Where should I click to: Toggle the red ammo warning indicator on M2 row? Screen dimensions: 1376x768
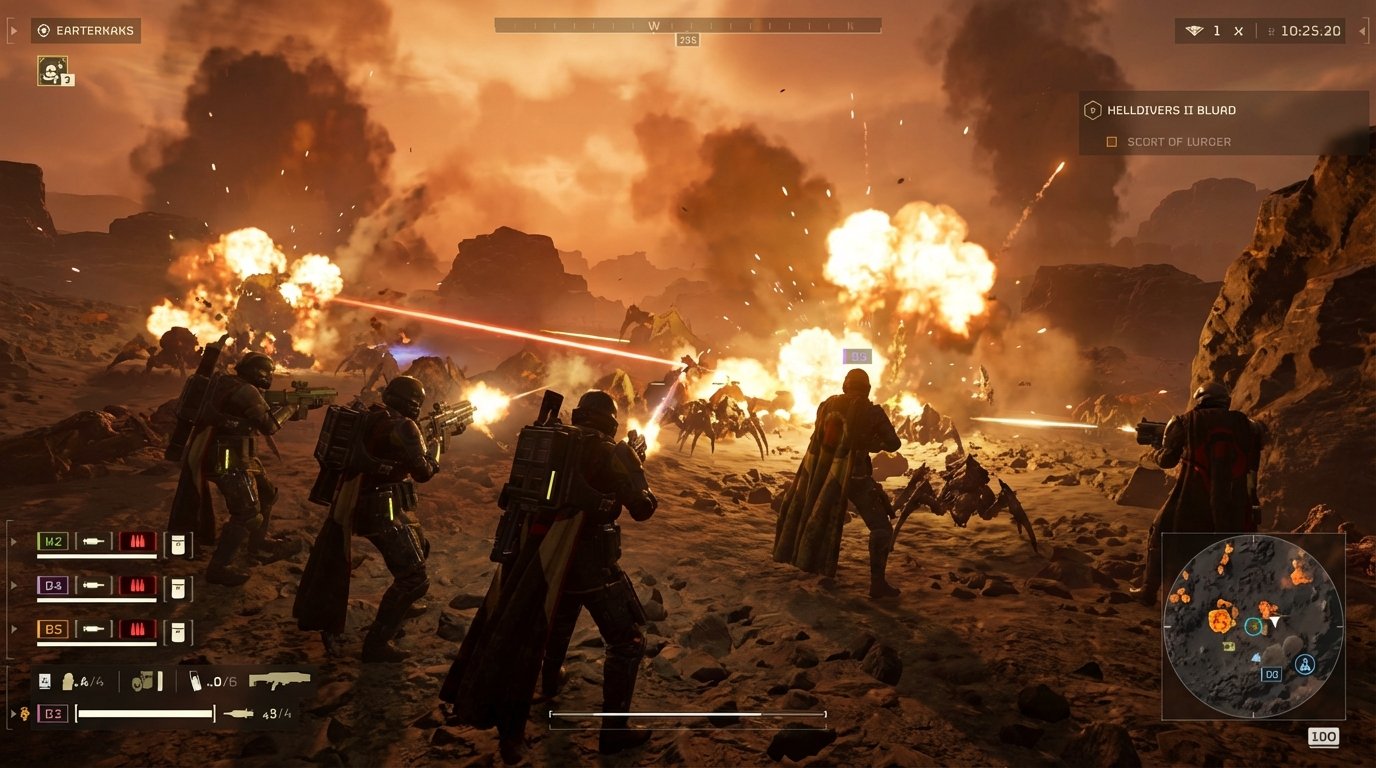(x=137, y=542)
